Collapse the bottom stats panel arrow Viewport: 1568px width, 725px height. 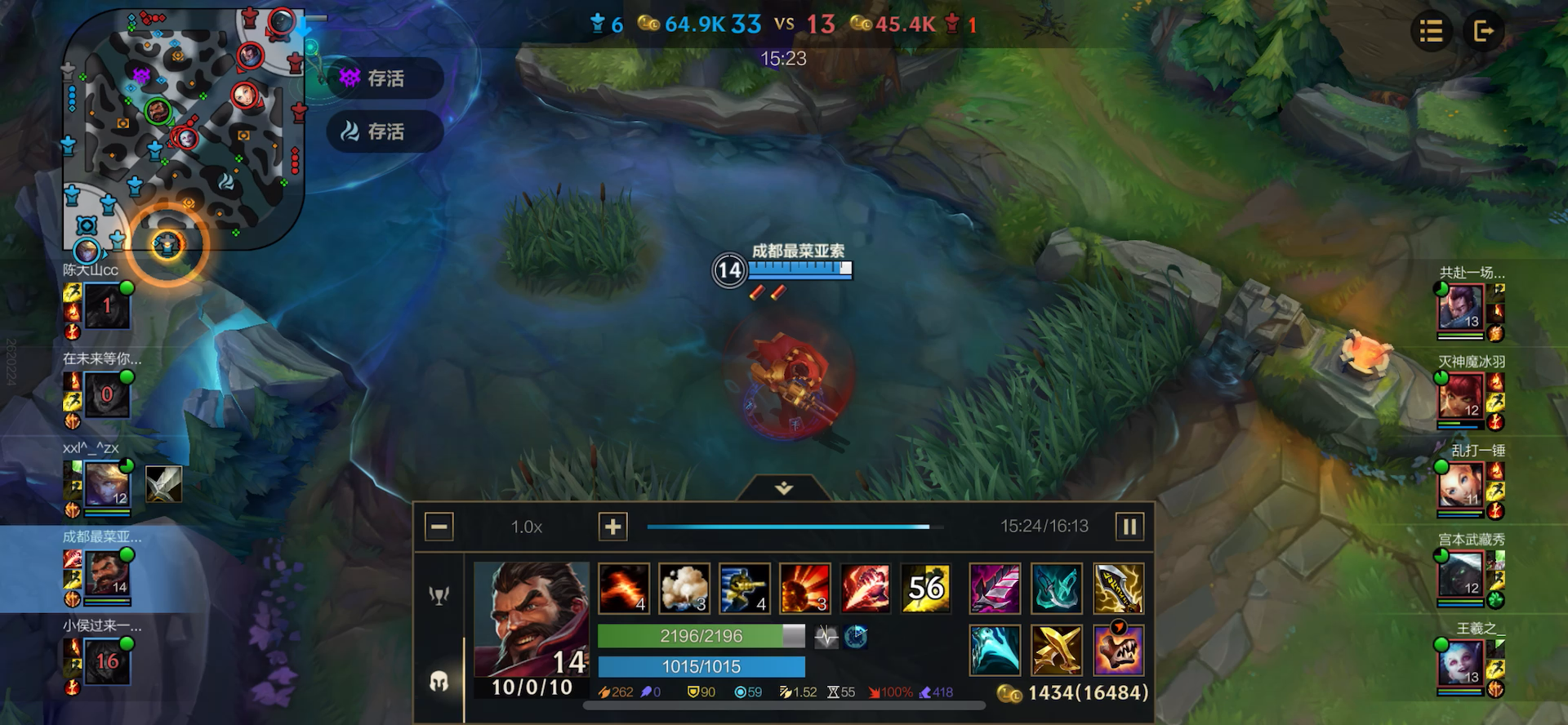click(784, 488)
